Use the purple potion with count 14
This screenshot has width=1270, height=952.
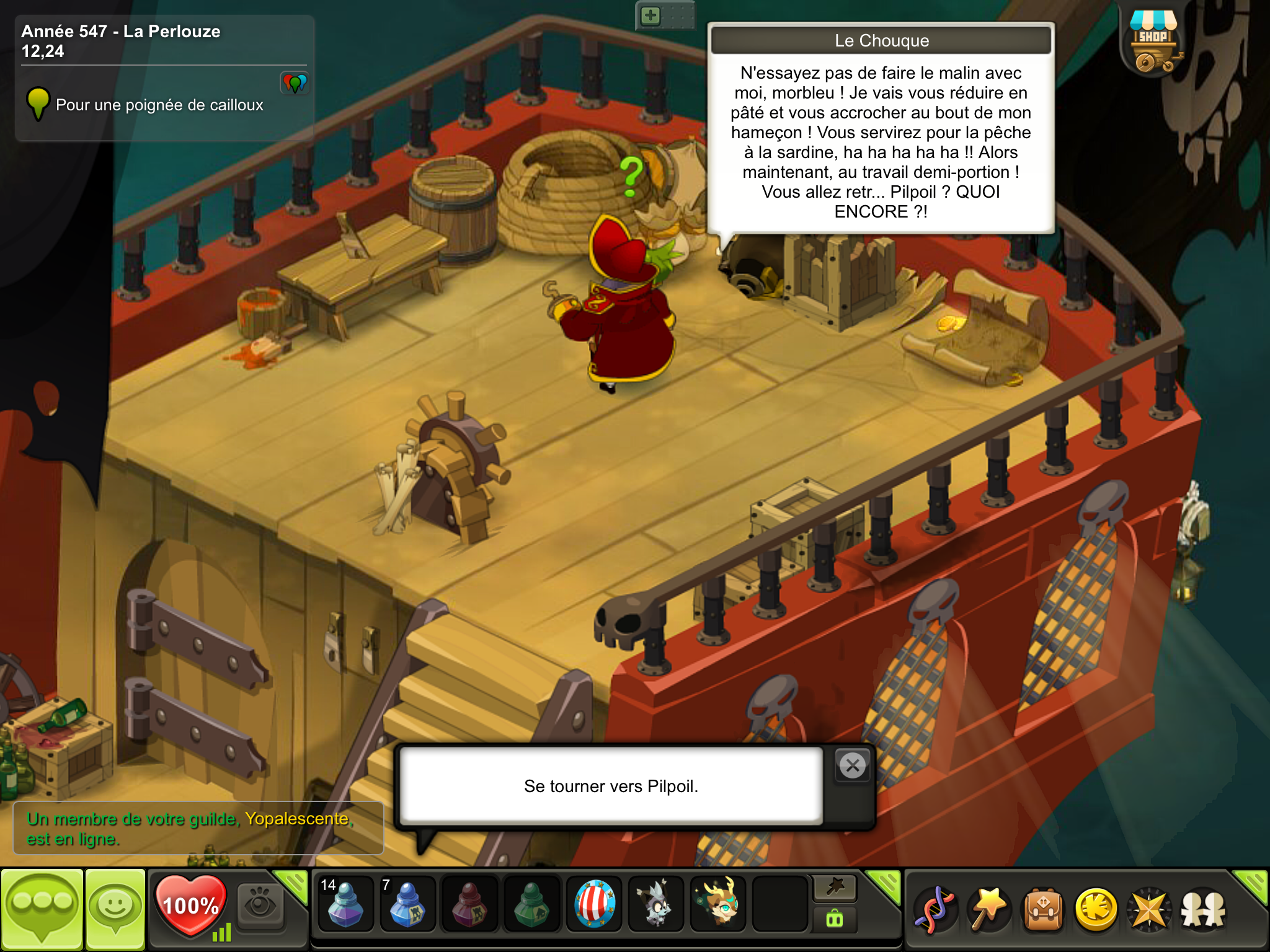[345, 905]
